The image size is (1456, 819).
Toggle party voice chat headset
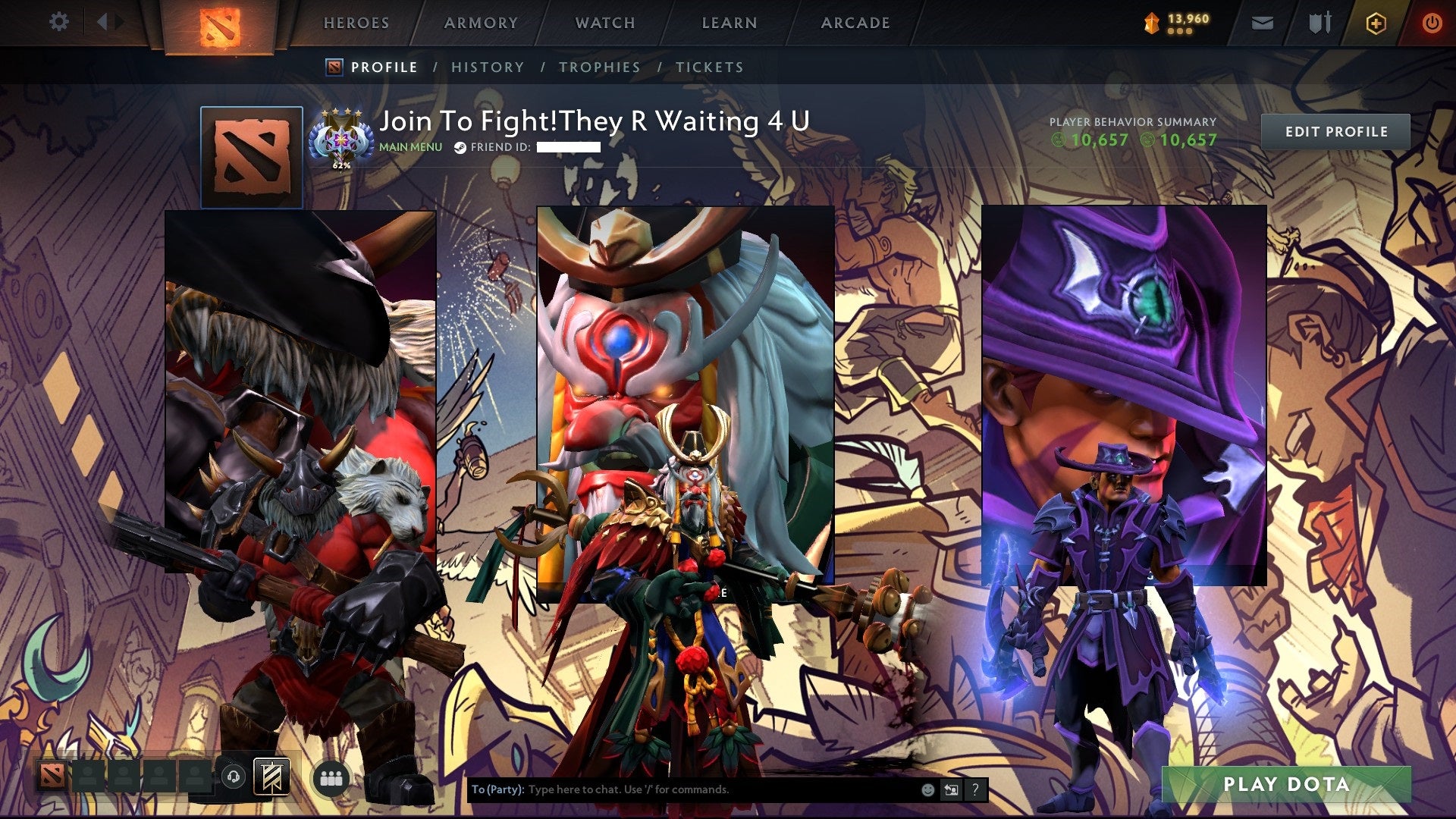(x=234, y=777)
